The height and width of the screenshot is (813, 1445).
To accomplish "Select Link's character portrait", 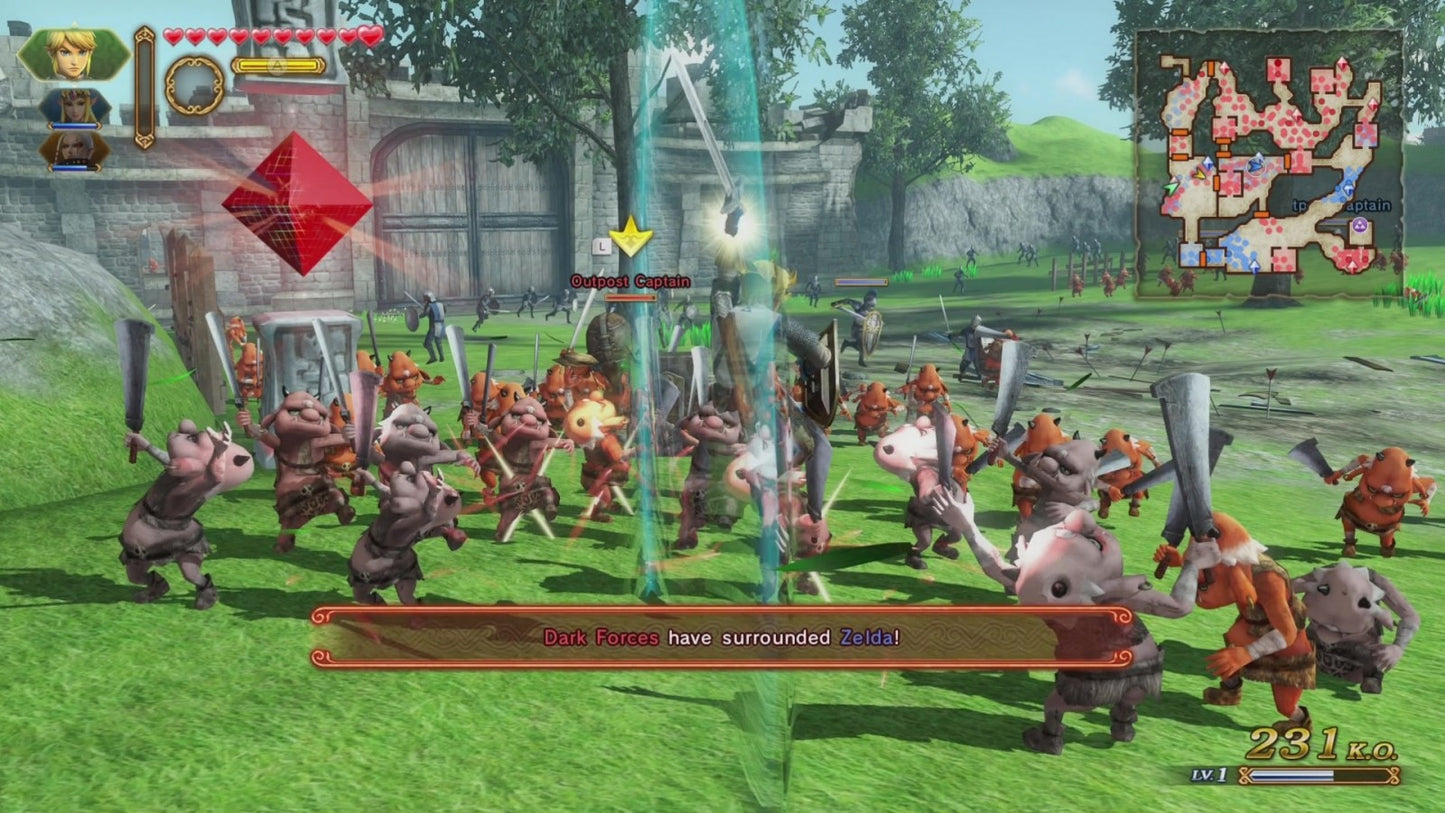I will [x=73, y=54].
